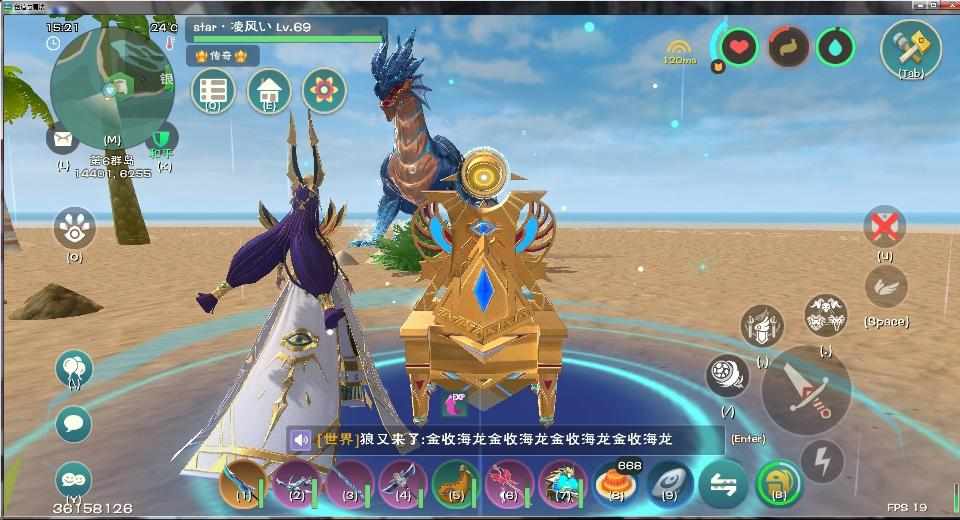
Task: Open the paw print pet menu
Action: pyautogui.click(x=74, y=229)
